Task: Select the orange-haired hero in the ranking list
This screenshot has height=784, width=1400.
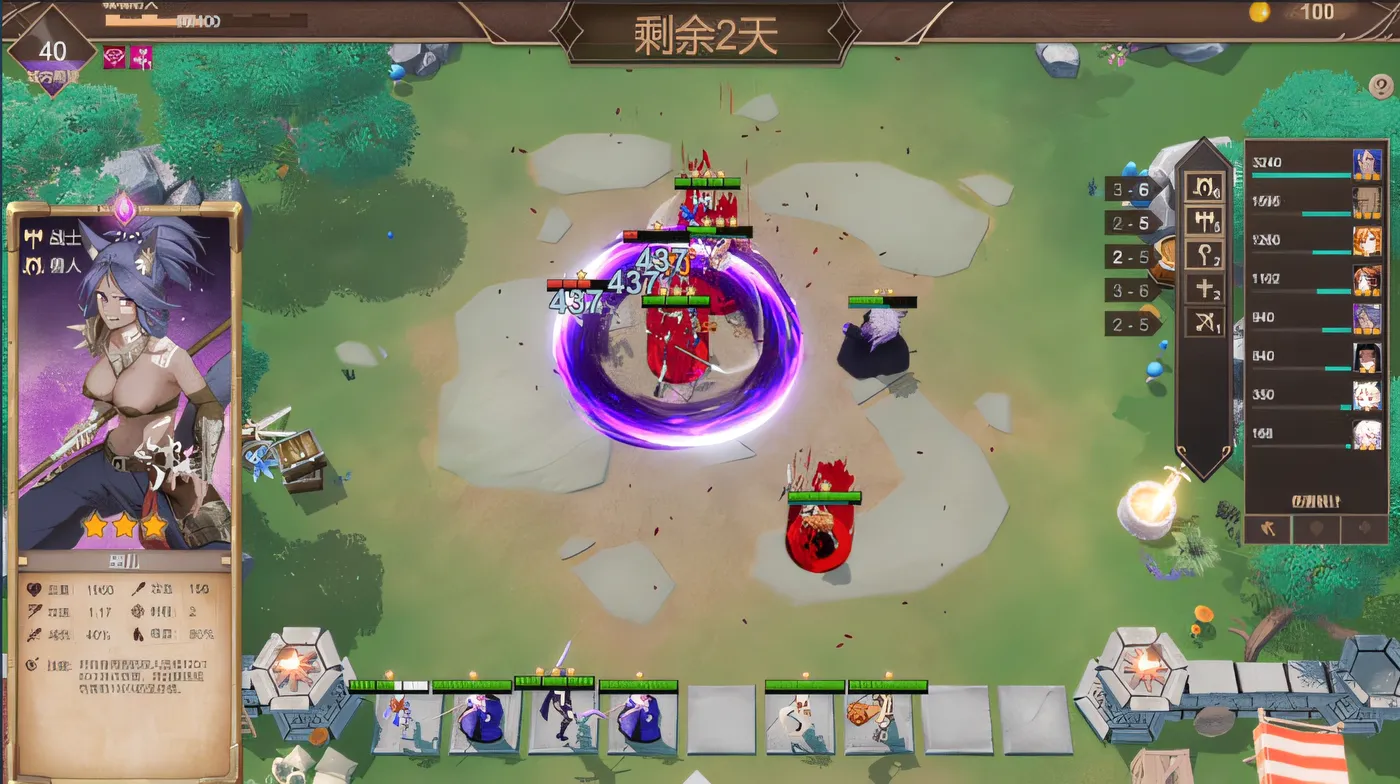Action: coord(1365,240)
